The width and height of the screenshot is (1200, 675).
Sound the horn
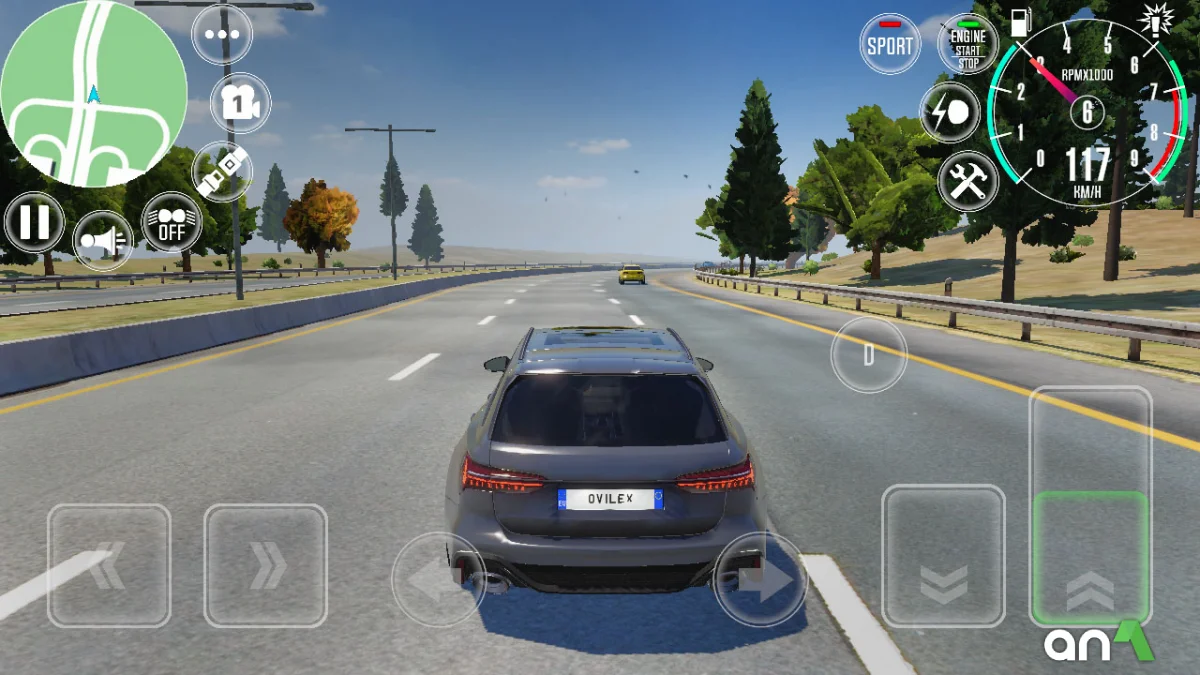103,241
